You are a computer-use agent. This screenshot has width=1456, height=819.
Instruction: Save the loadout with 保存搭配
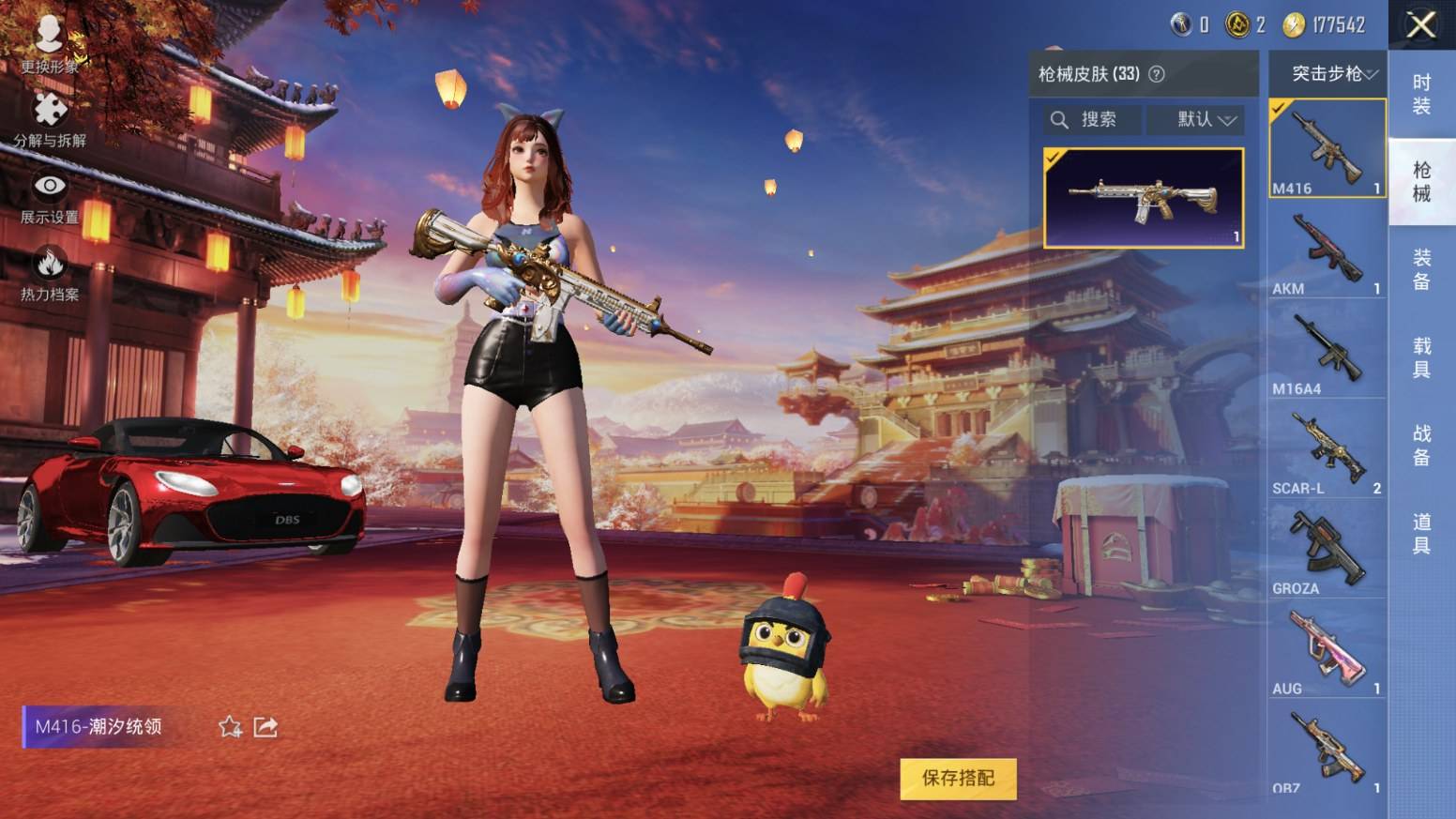coord(957,778)
